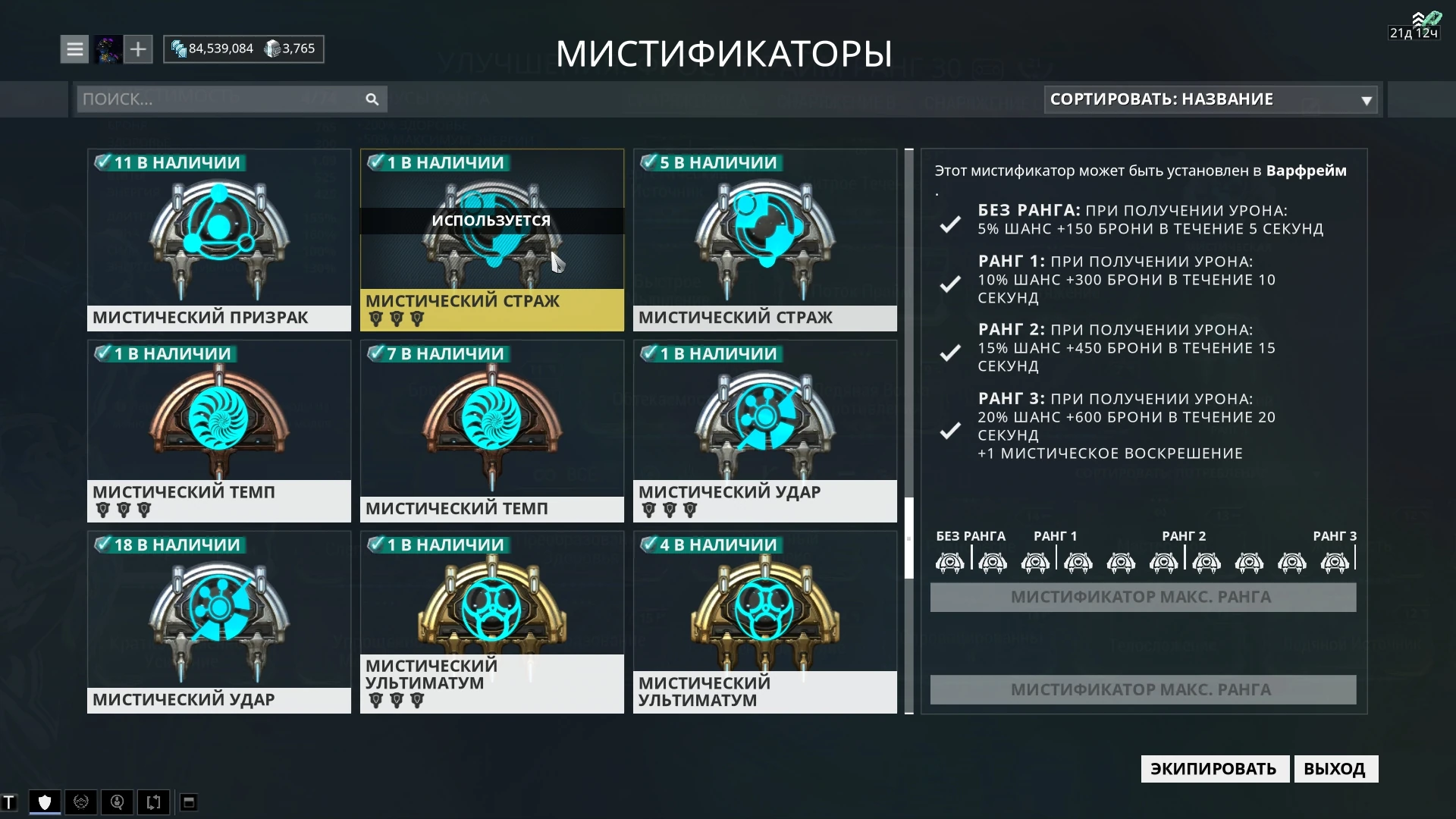The image size is (1456, 819).
Task: Click the credits currency icon
Action: pos(179,49)
